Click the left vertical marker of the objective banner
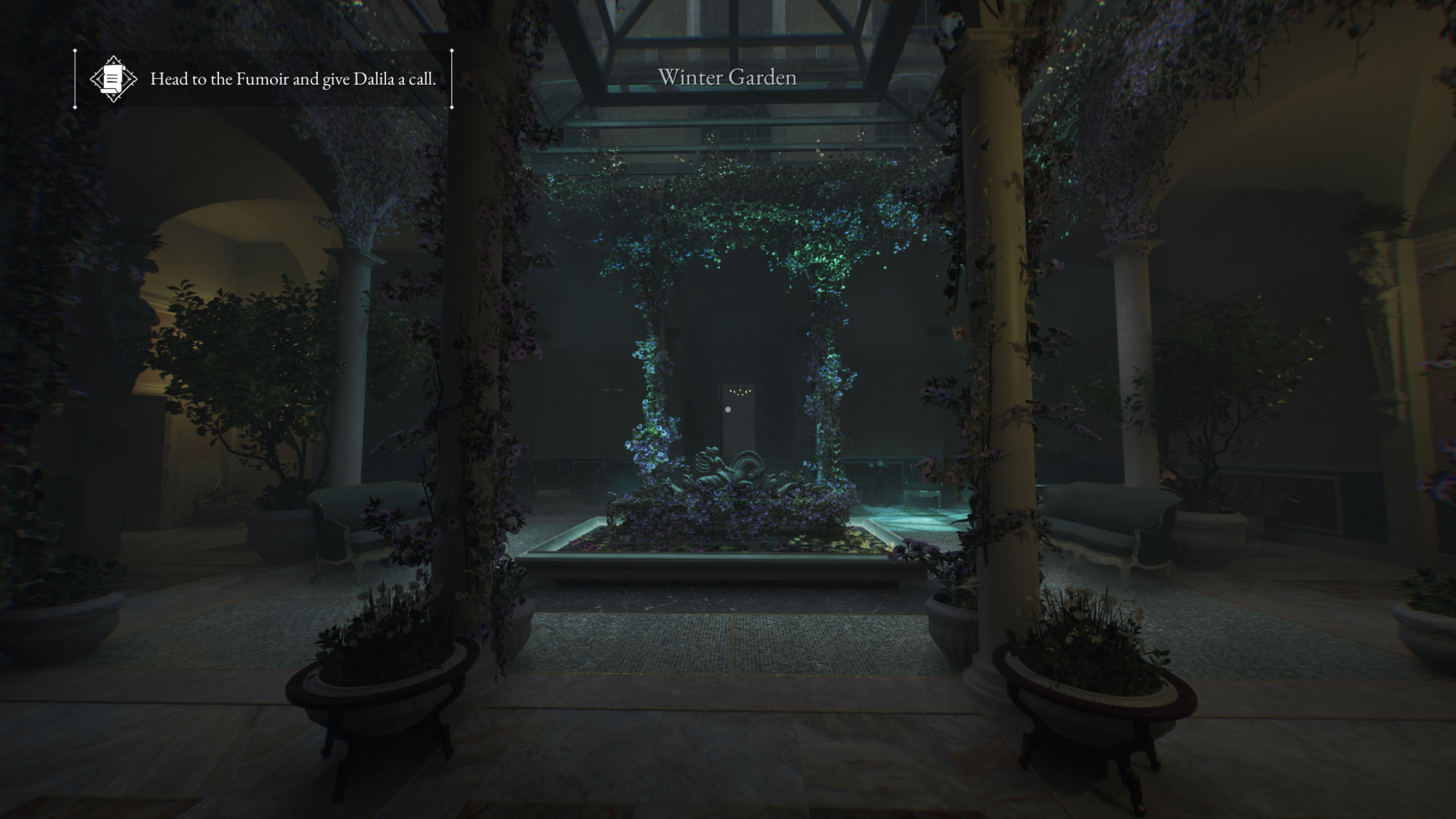The height and width of the screenshot is (819, 1456). pyautogui.click(x=74, y=78)
